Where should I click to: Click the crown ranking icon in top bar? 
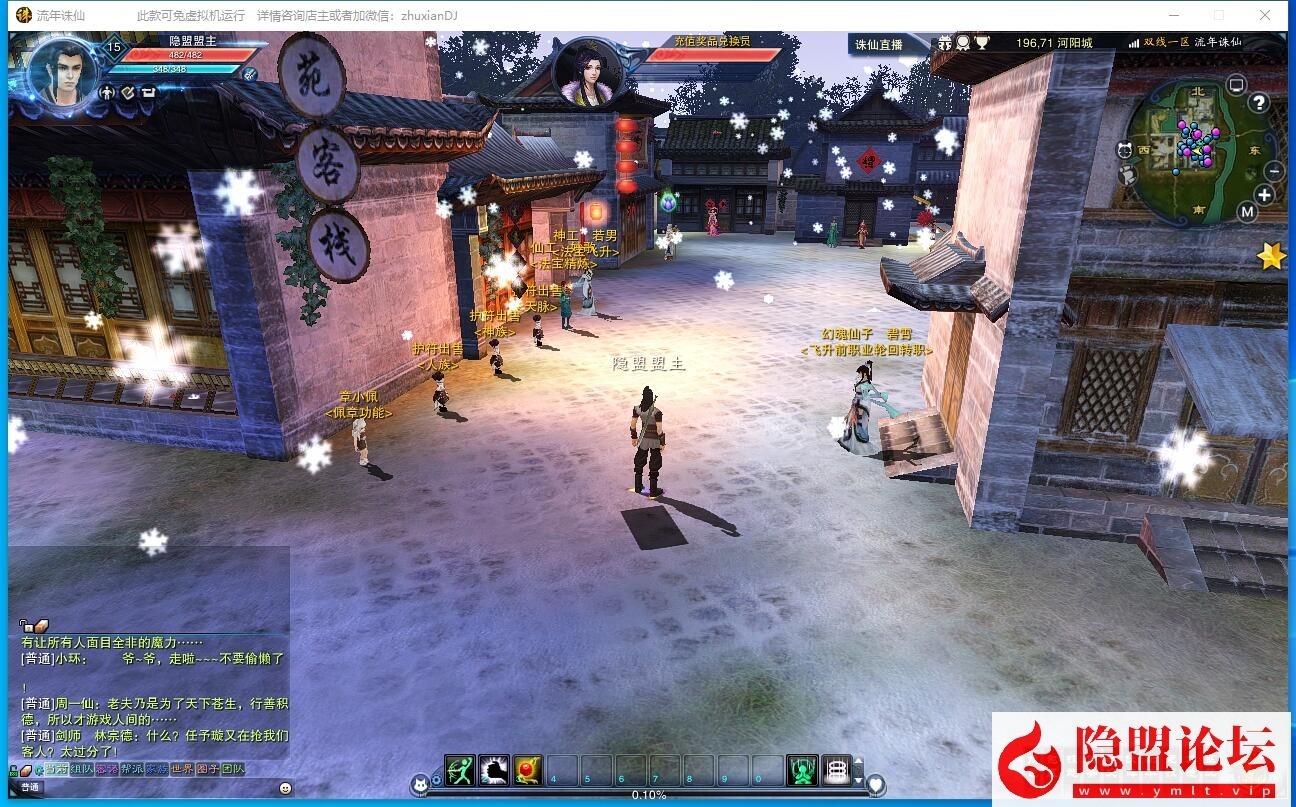945,42
